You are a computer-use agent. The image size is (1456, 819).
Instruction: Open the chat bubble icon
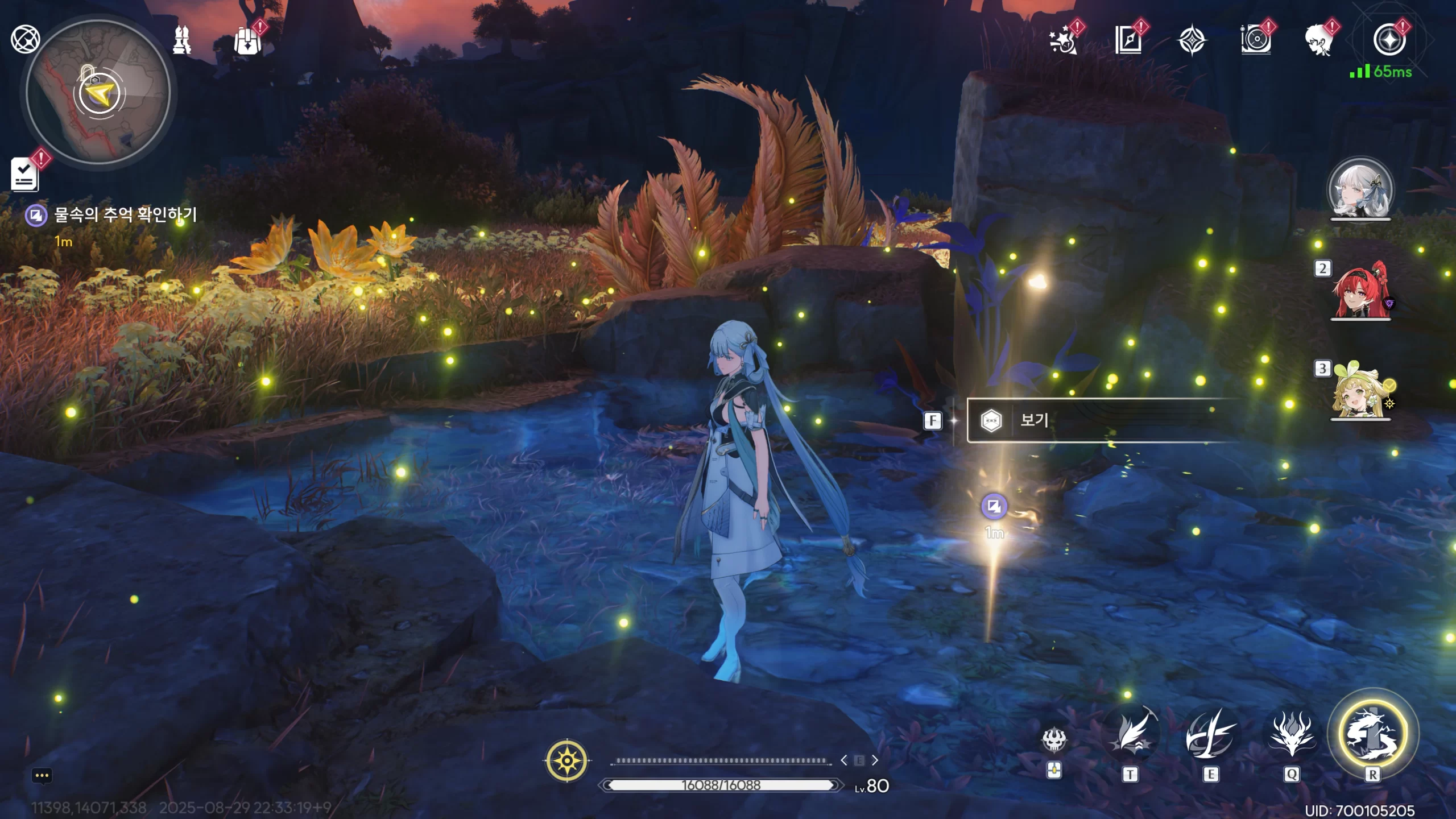tap(42, 776)
